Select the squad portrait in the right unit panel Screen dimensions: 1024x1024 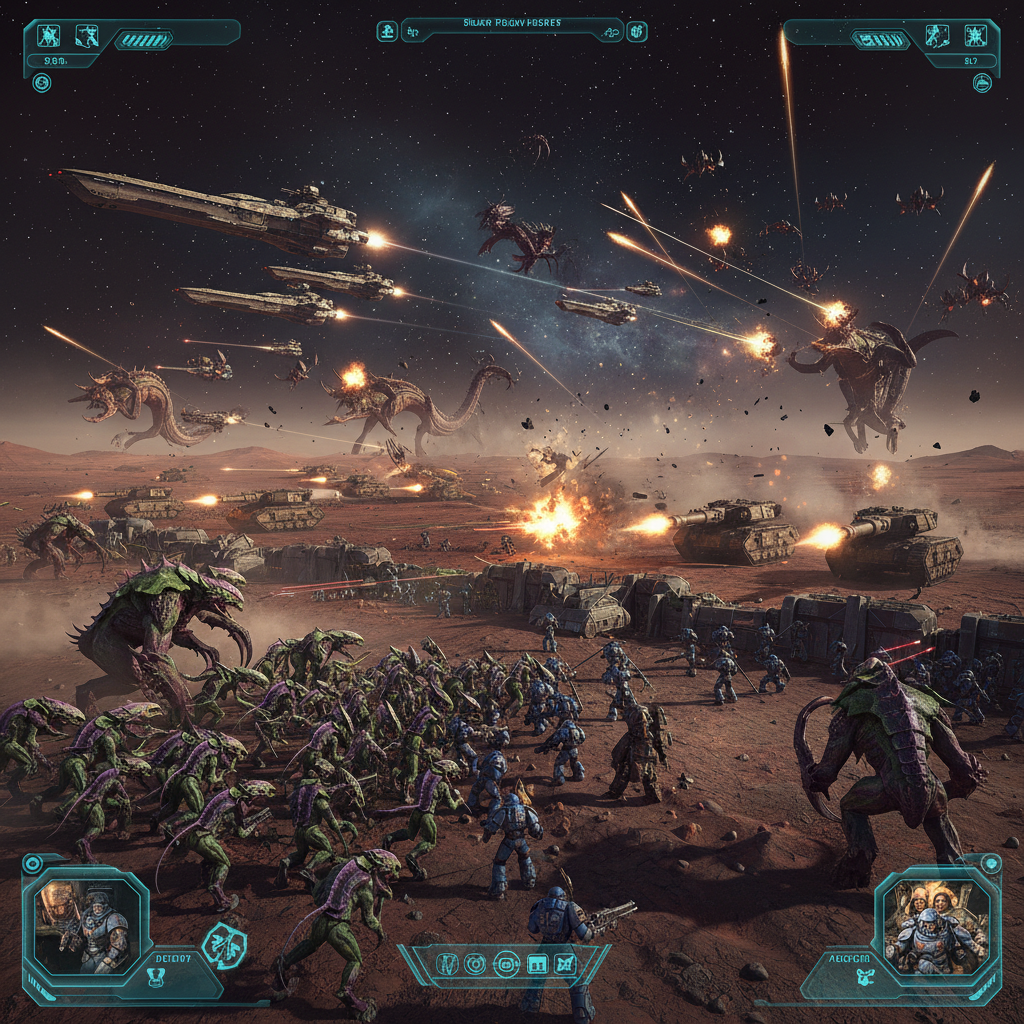click(x=938, y=926)
